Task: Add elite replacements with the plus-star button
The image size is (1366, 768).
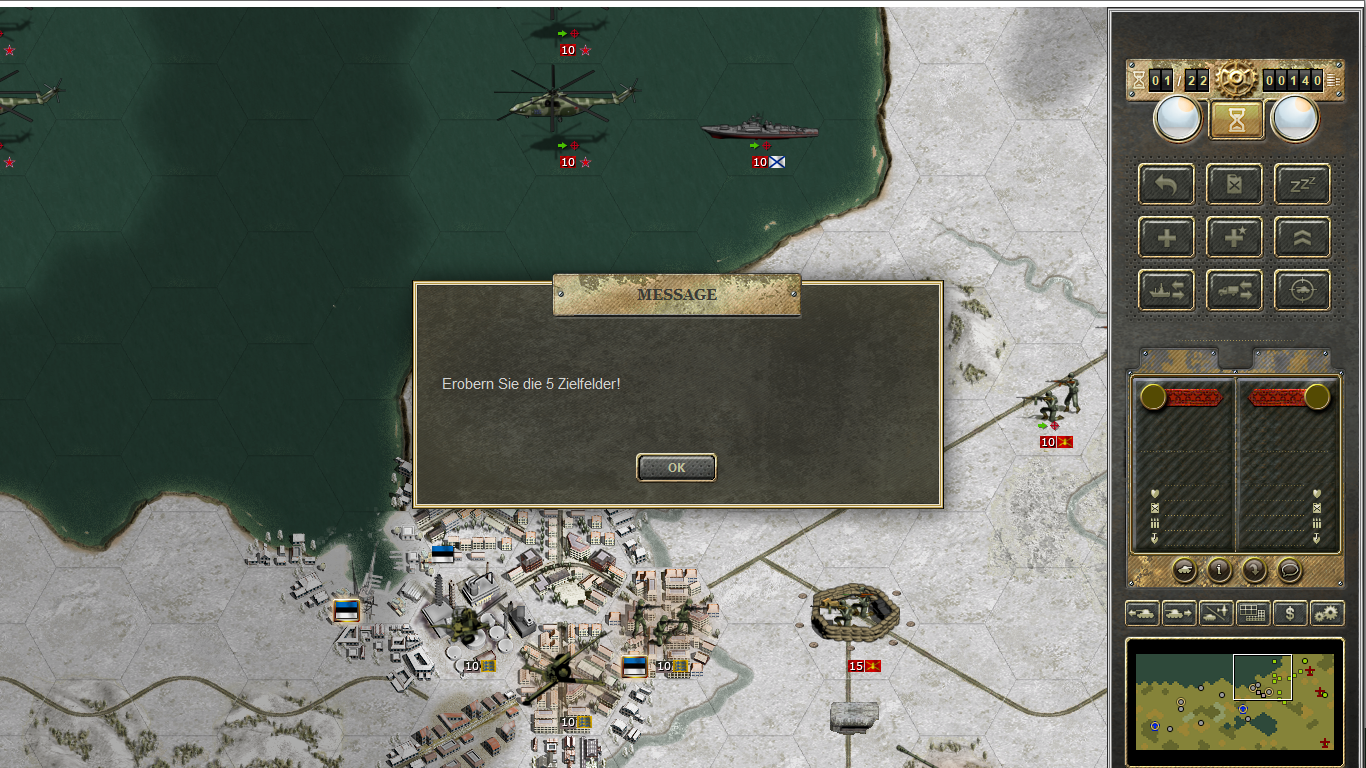Action: [1234, 238]
